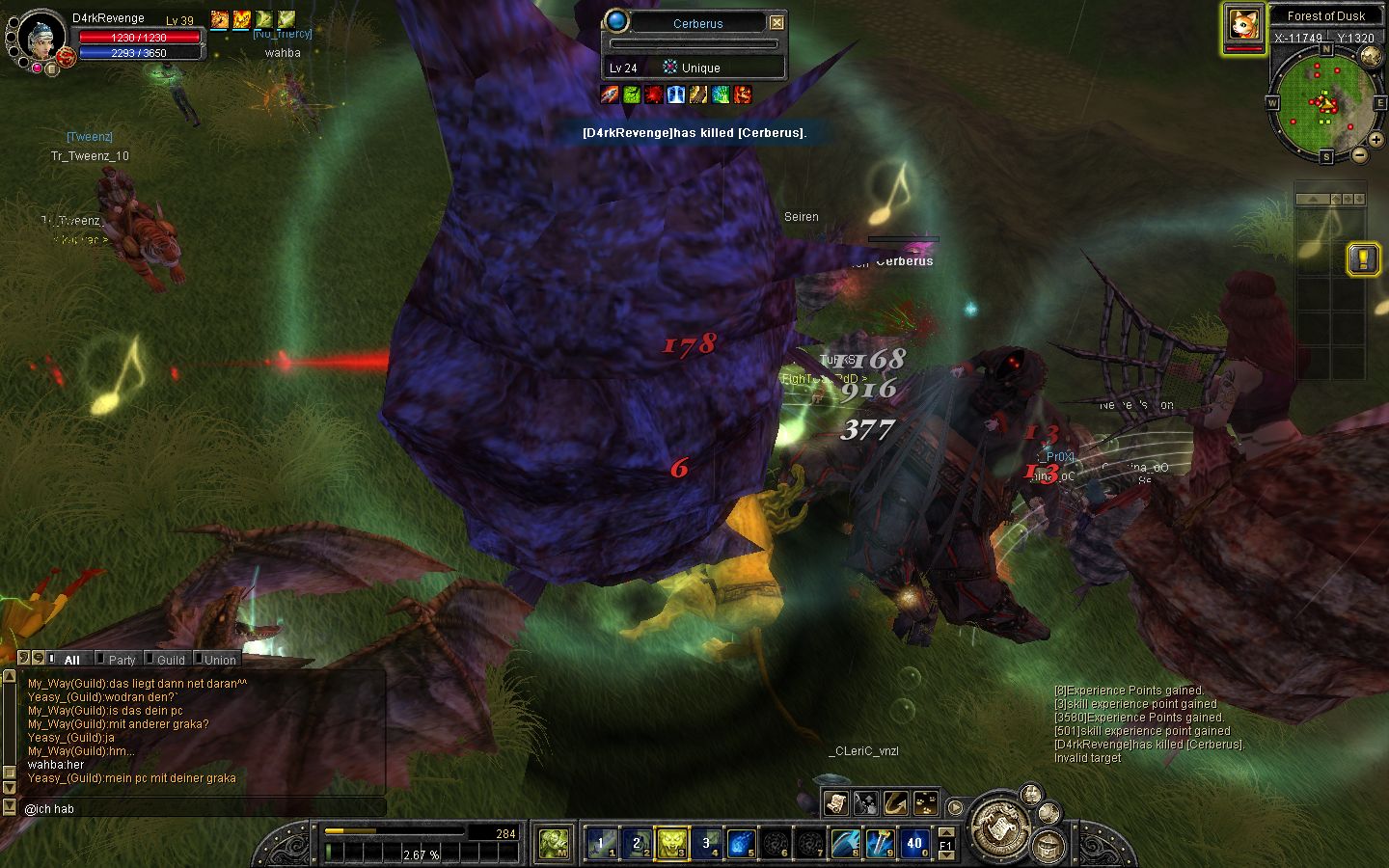Use the blue flame skill in slot 5
The width and height of the screenshot is (1389, 868).
click(x=741, y=844)
